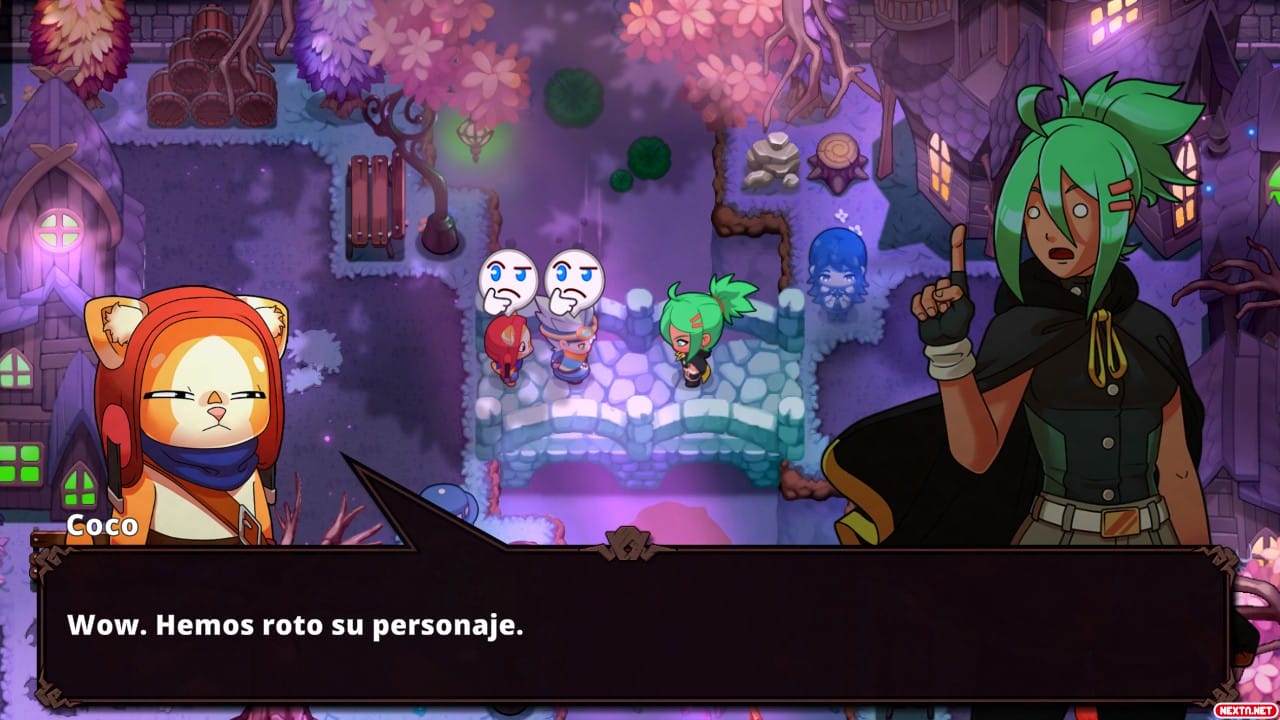Click the pile of rocks near the stump
The image size is (1280, 720).
pos(770,160)
